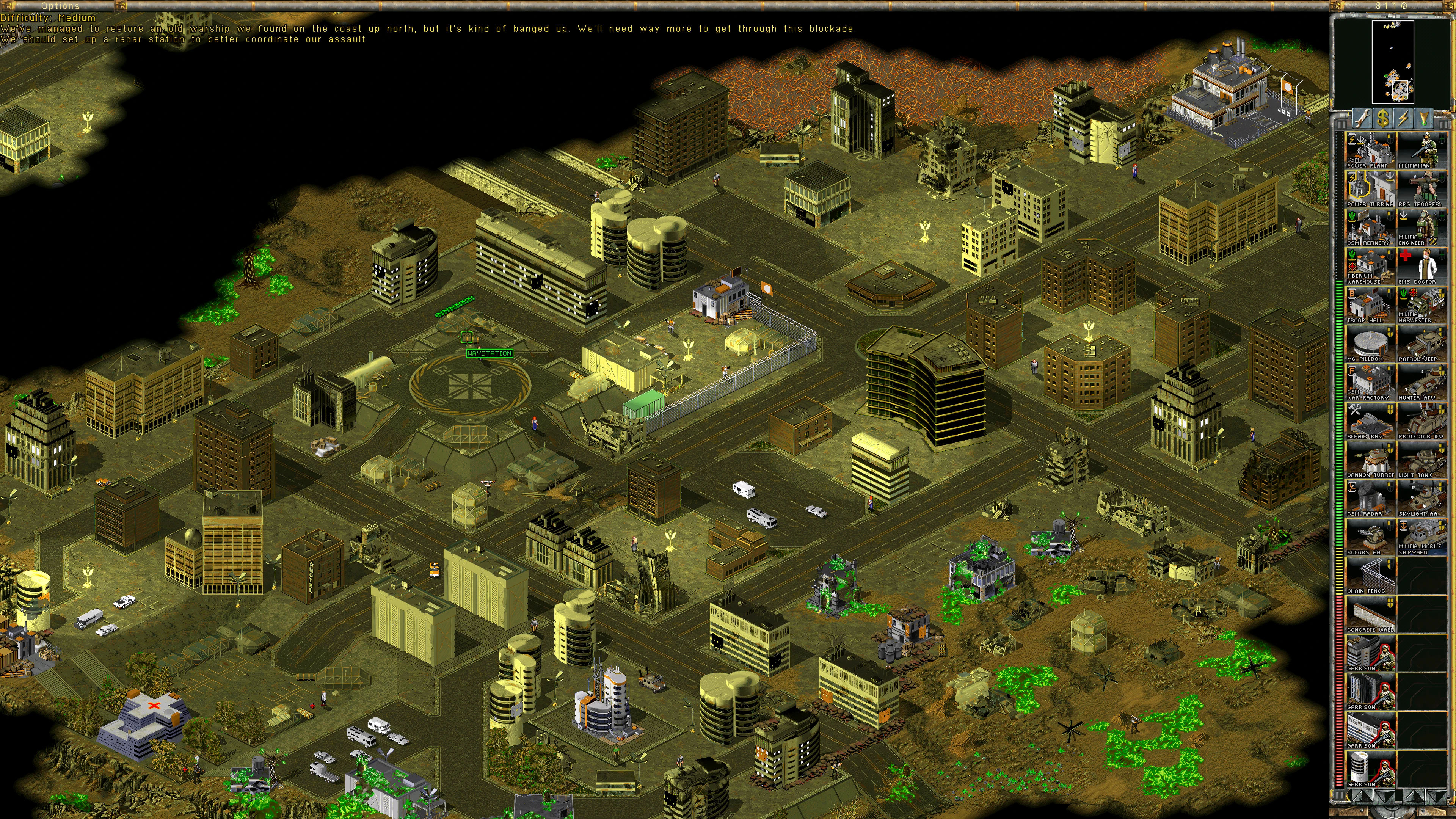
Task: Select the CSM Radar build icon
Action: point(1370,499)
